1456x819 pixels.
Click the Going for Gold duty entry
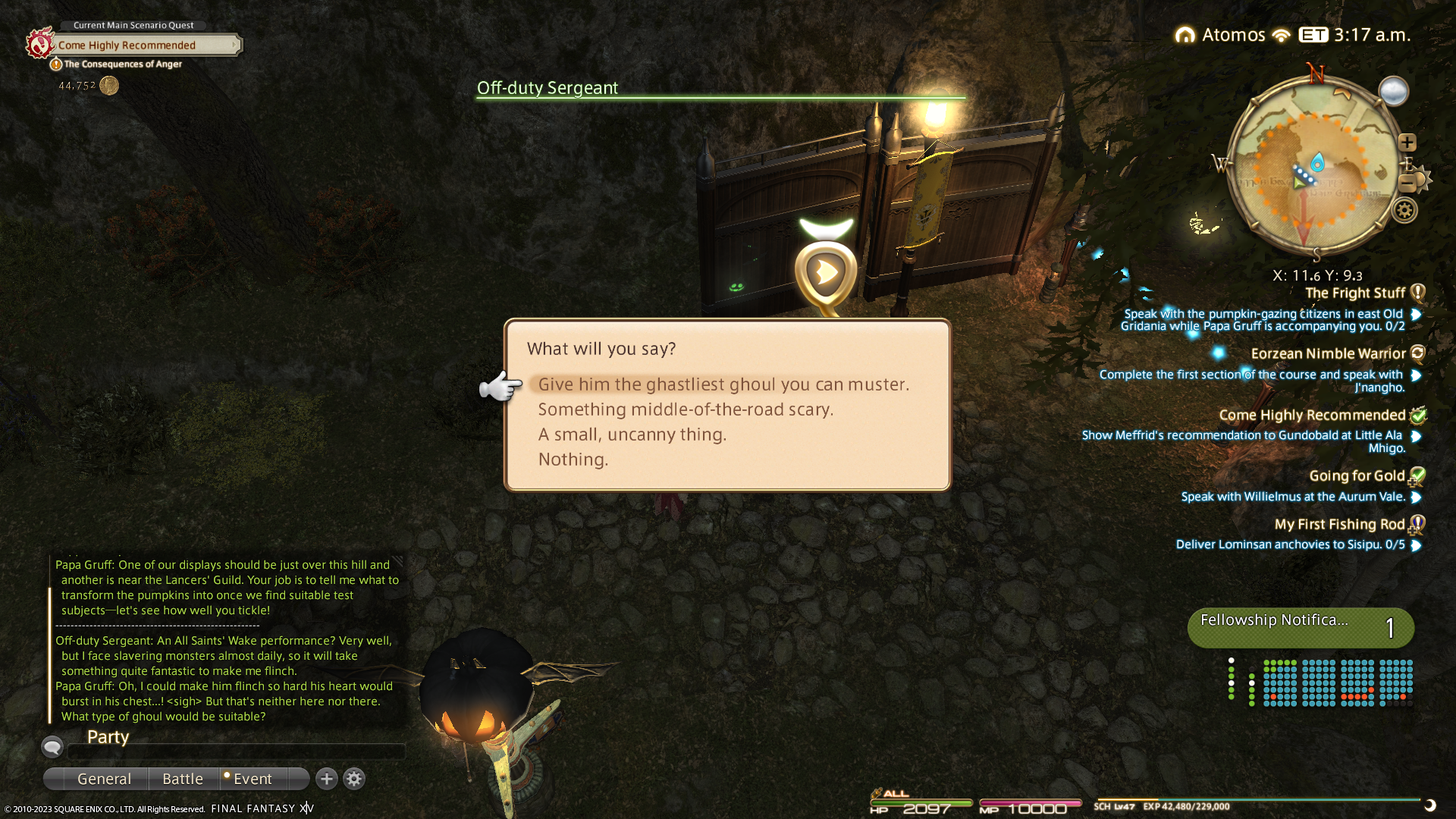click(x=1357, y=476)
